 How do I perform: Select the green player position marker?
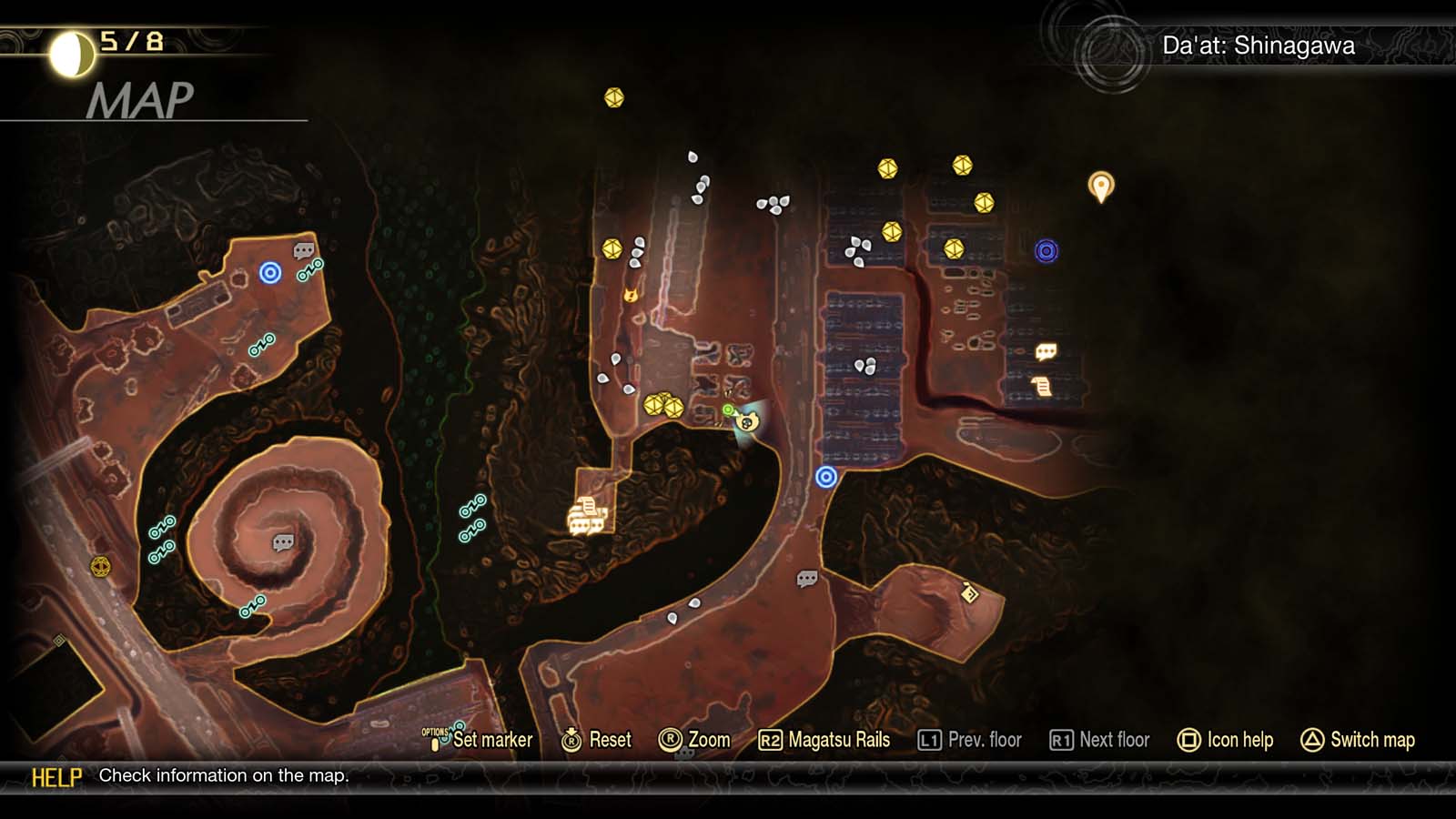click(x=726, y=409)
